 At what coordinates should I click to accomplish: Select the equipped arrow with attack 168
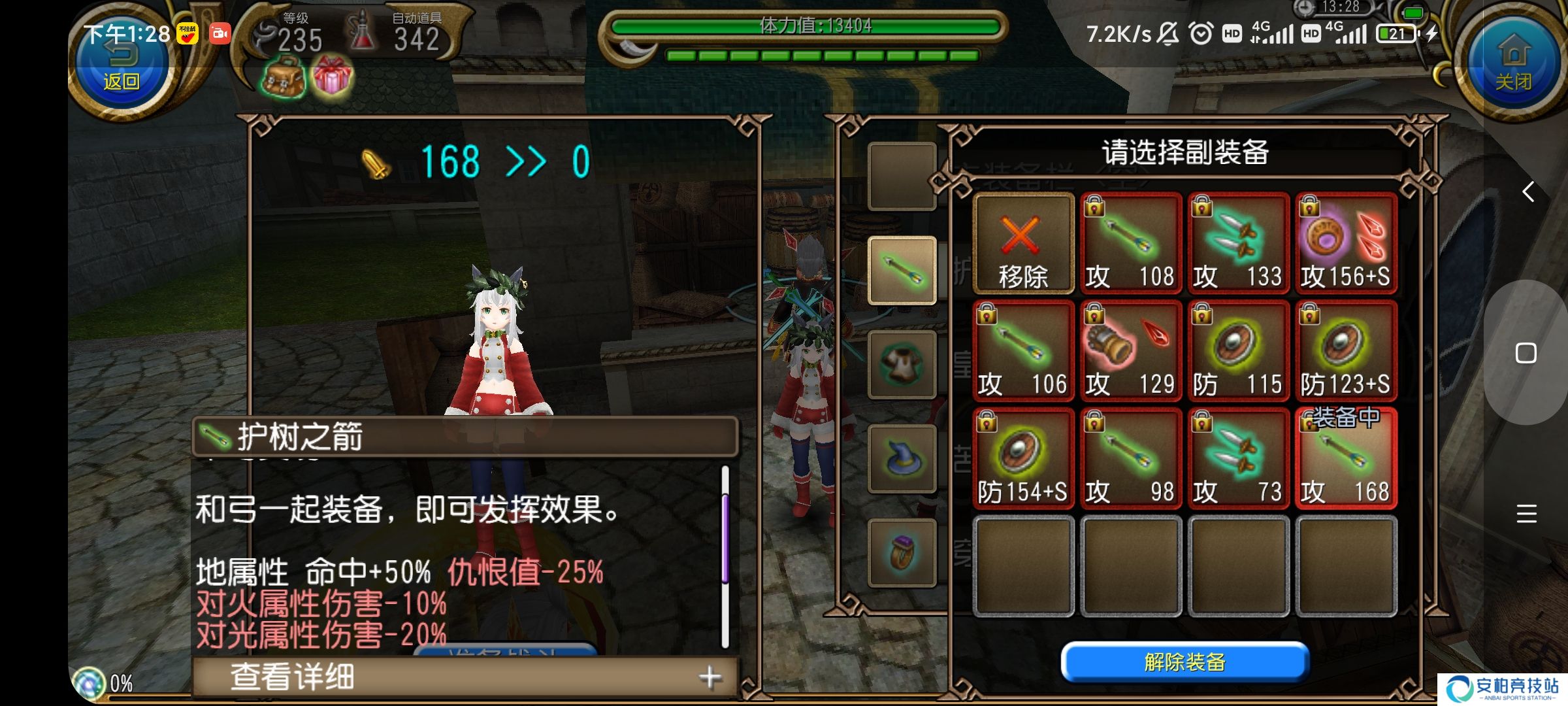pos(1346,459)
